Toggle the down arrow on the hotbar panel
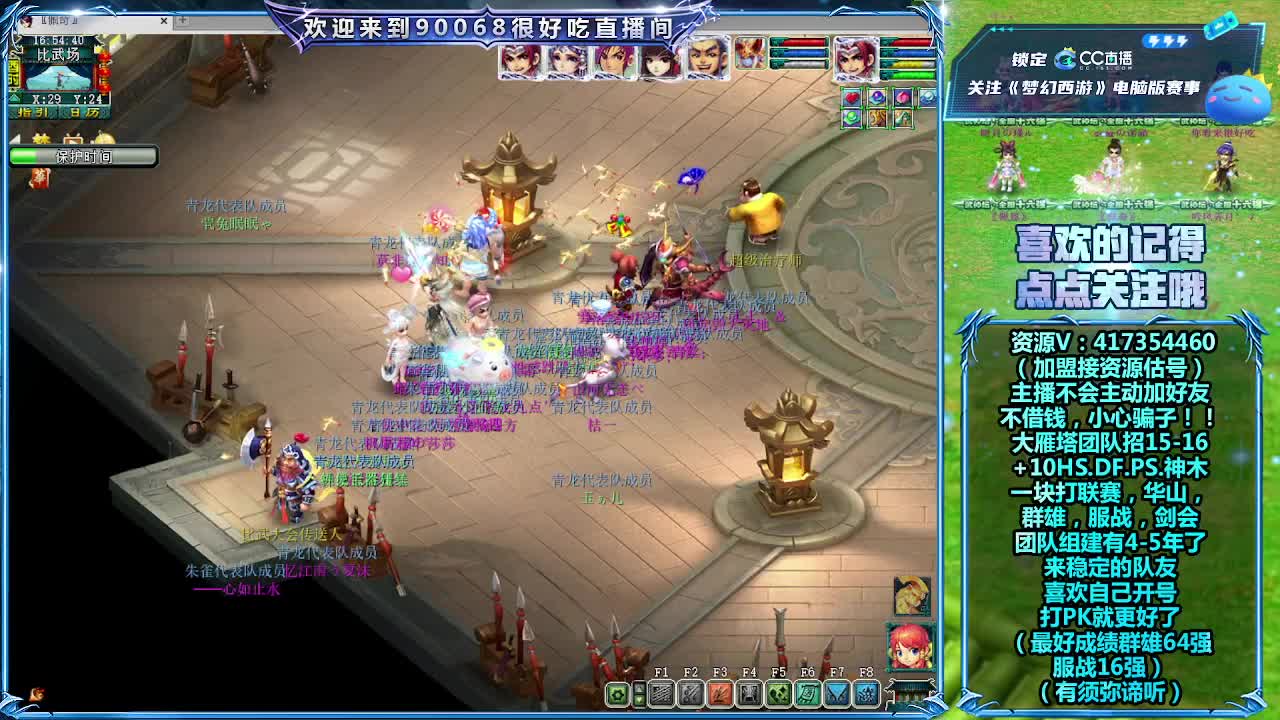The image size is (1280, 720). (x=641, y=699)
